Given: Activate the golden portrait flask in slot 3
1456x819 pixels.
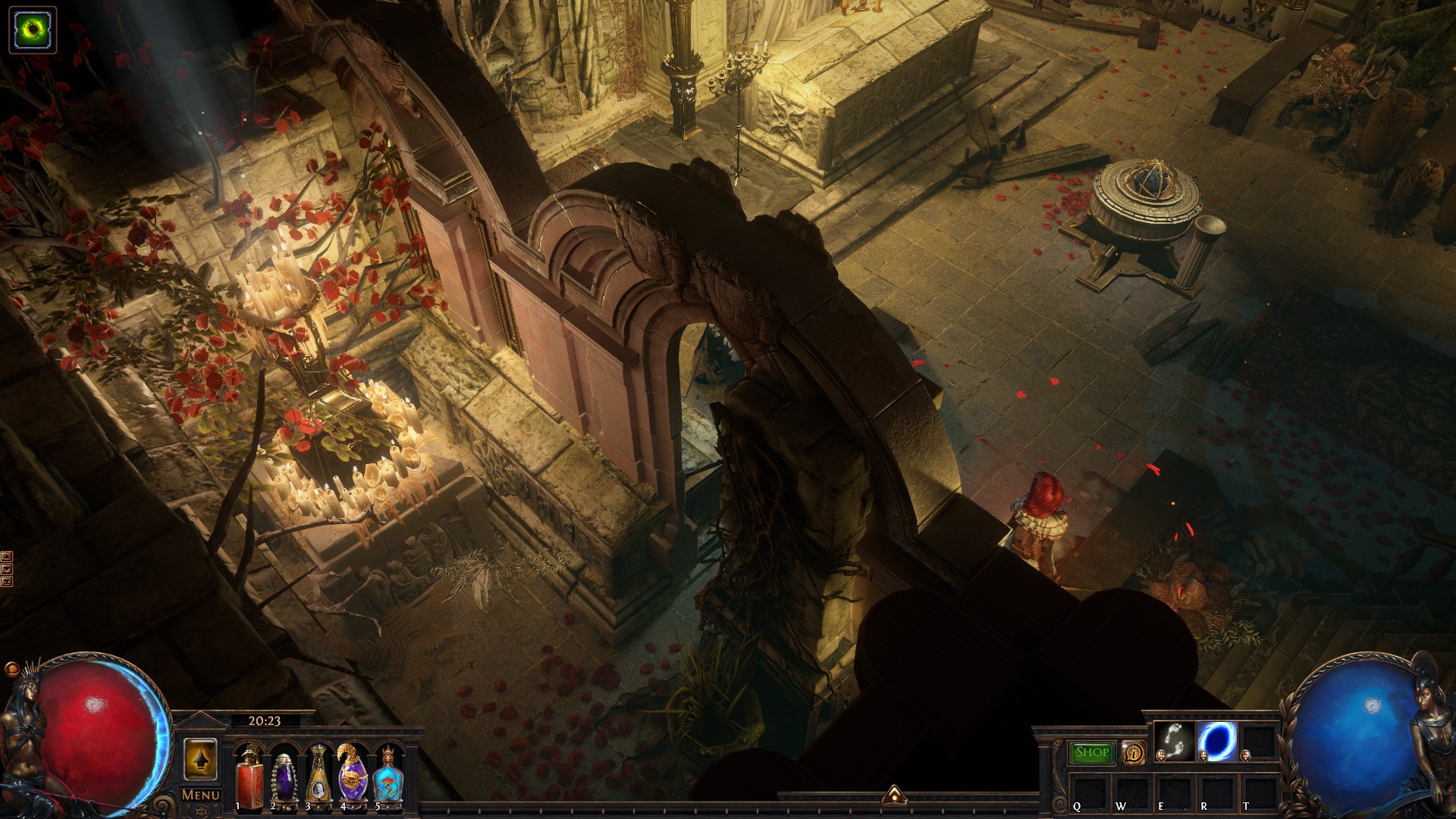Looking at the screenshot, I should [318, 775].
